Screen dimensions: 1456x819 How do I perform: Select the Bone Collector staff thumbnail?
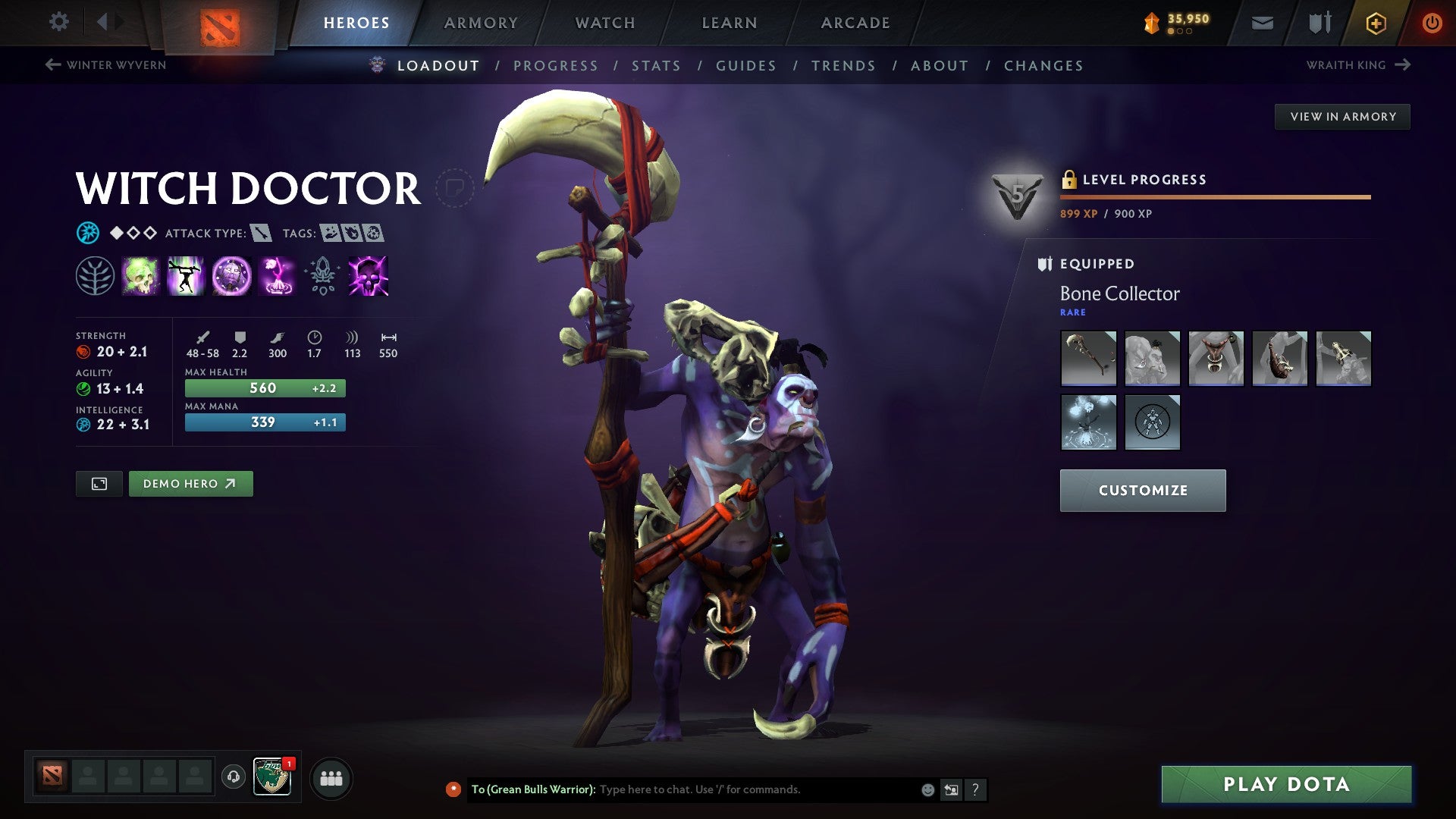pyautogui.click(x=1088, y=359)
